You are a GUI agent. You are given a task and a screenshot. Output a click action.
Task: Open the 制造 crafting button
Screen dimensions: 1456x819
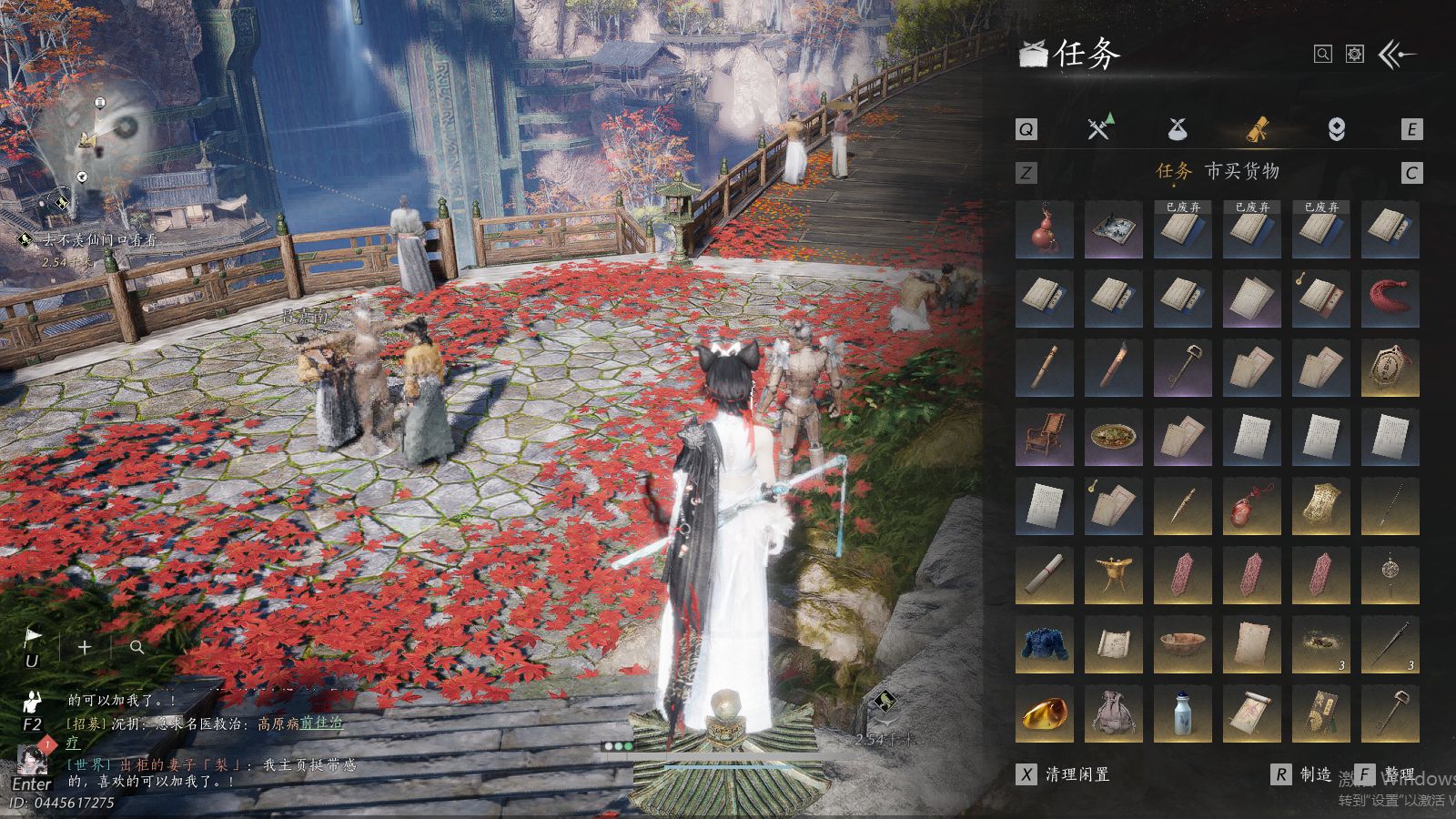coord(1304,774)
